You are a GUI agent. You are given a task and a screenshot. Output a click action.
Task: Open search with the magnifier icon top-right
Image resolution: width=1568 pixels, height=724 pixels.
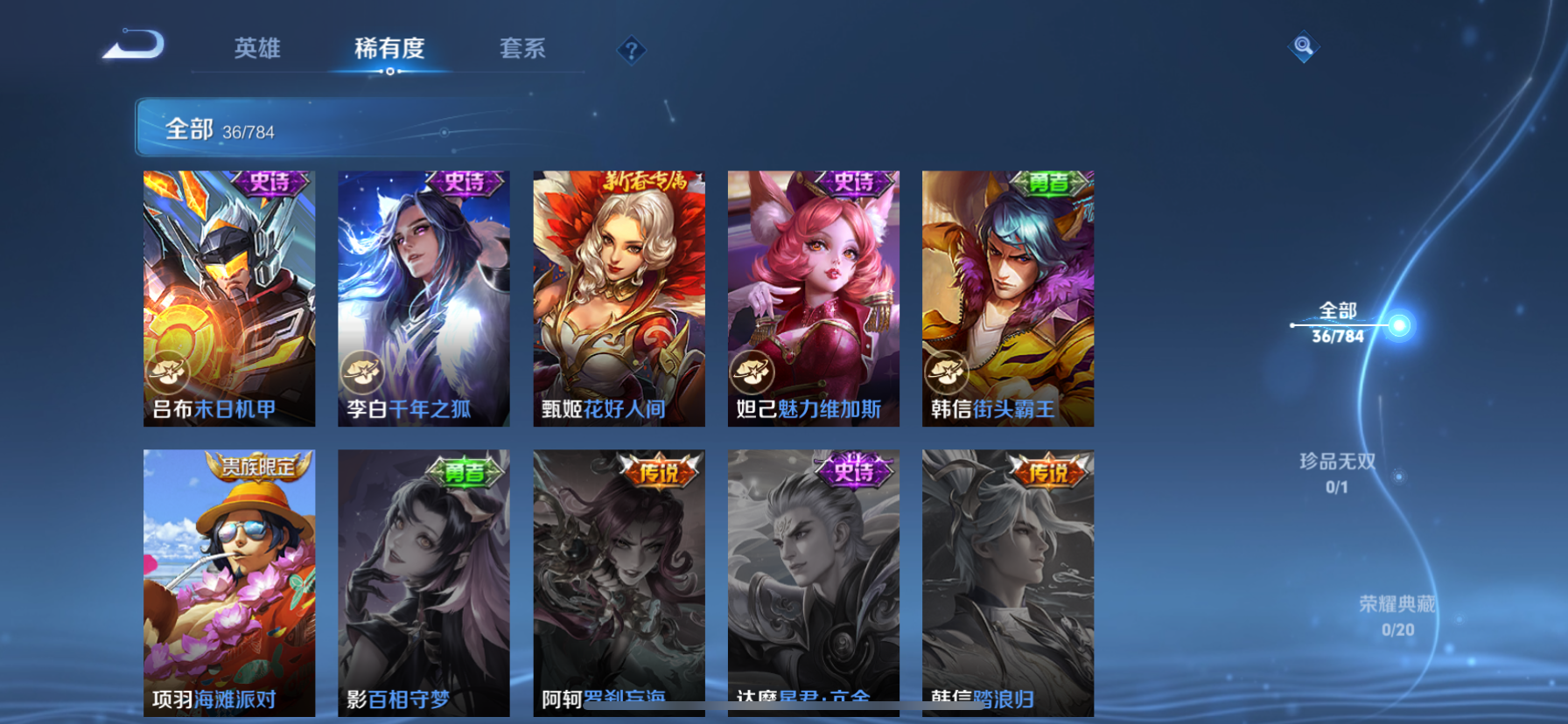click(1303, 46)
